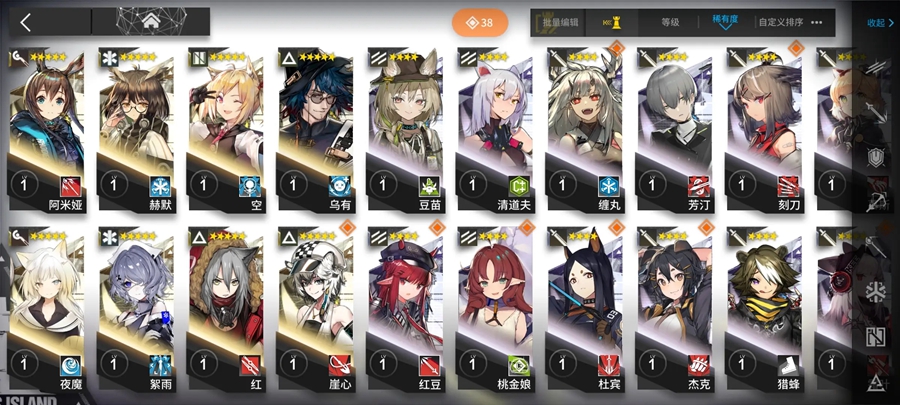The height and width of the screenshot is (405, 900).
Task: Collapse the class filter with 收起
Action: point(877,22)
